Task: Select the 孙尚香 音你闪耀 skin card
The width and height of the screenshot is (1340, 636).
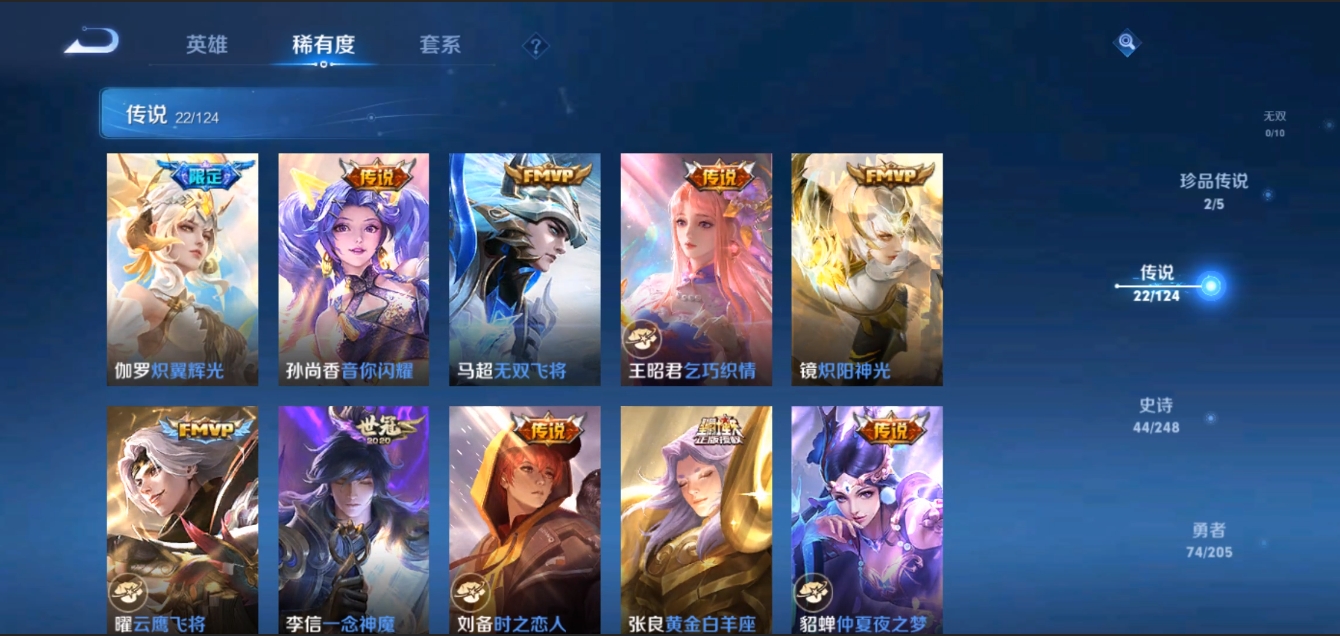Action: 353,269
